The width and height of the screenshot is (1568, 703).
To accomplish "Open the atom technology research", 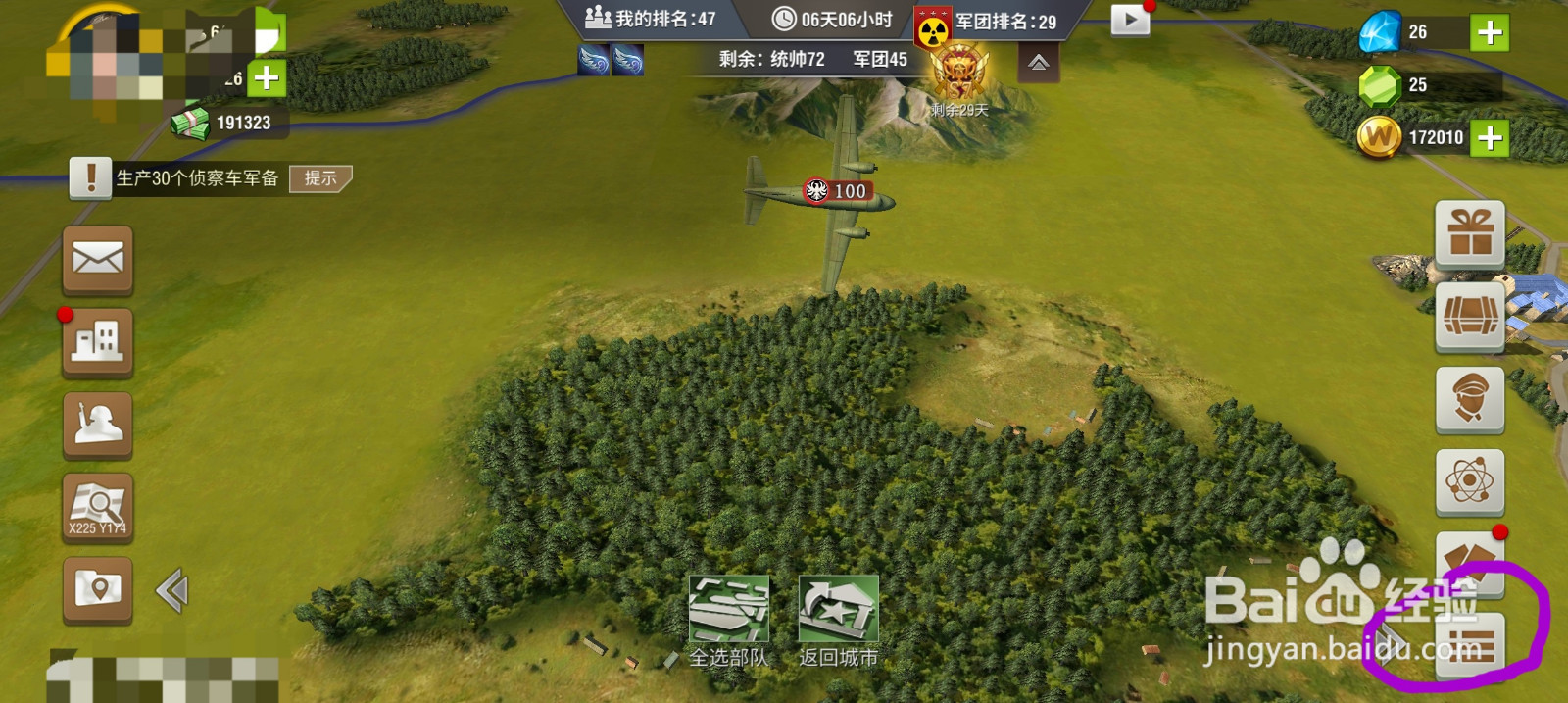I will (1470, 481).
